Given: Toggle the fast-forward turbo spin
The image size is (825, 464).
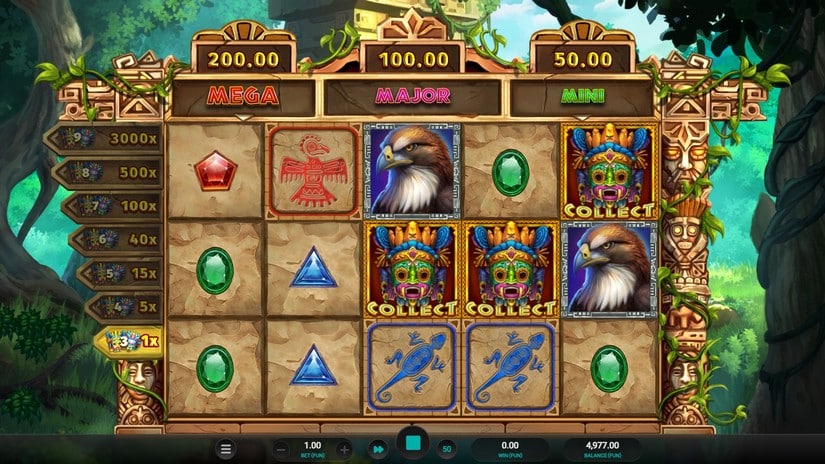Looking at the screenshot, I should (378, 449).
